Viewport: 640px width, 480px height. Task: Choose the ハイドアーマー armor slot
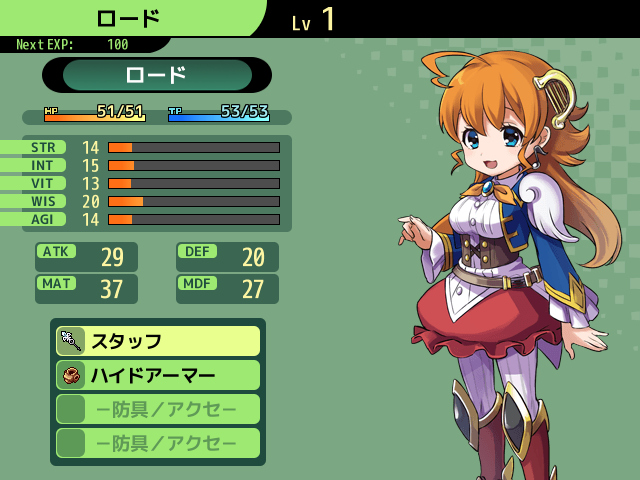[158, 375]
